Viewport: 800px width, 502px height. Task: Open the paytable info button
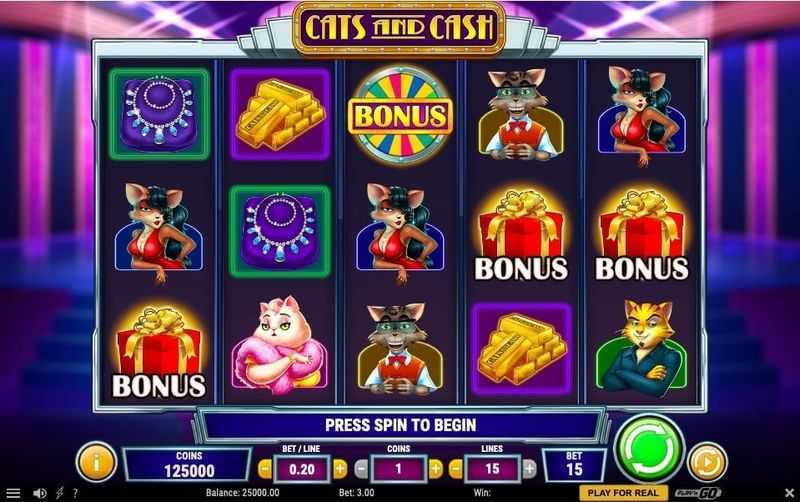click(96, 462)
